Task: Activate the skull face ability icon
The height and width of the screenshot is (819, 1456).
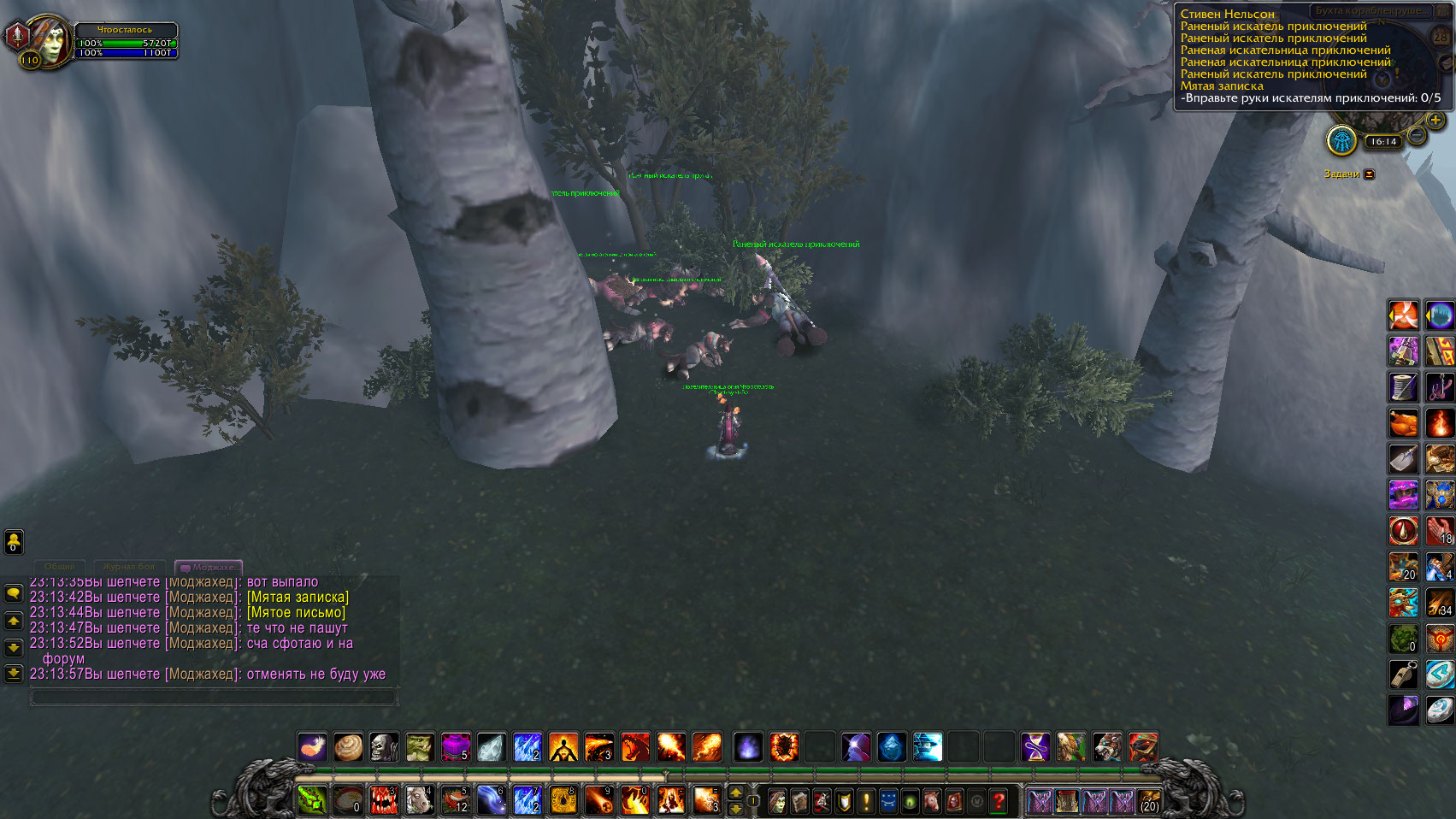Action: coord(384,747)
